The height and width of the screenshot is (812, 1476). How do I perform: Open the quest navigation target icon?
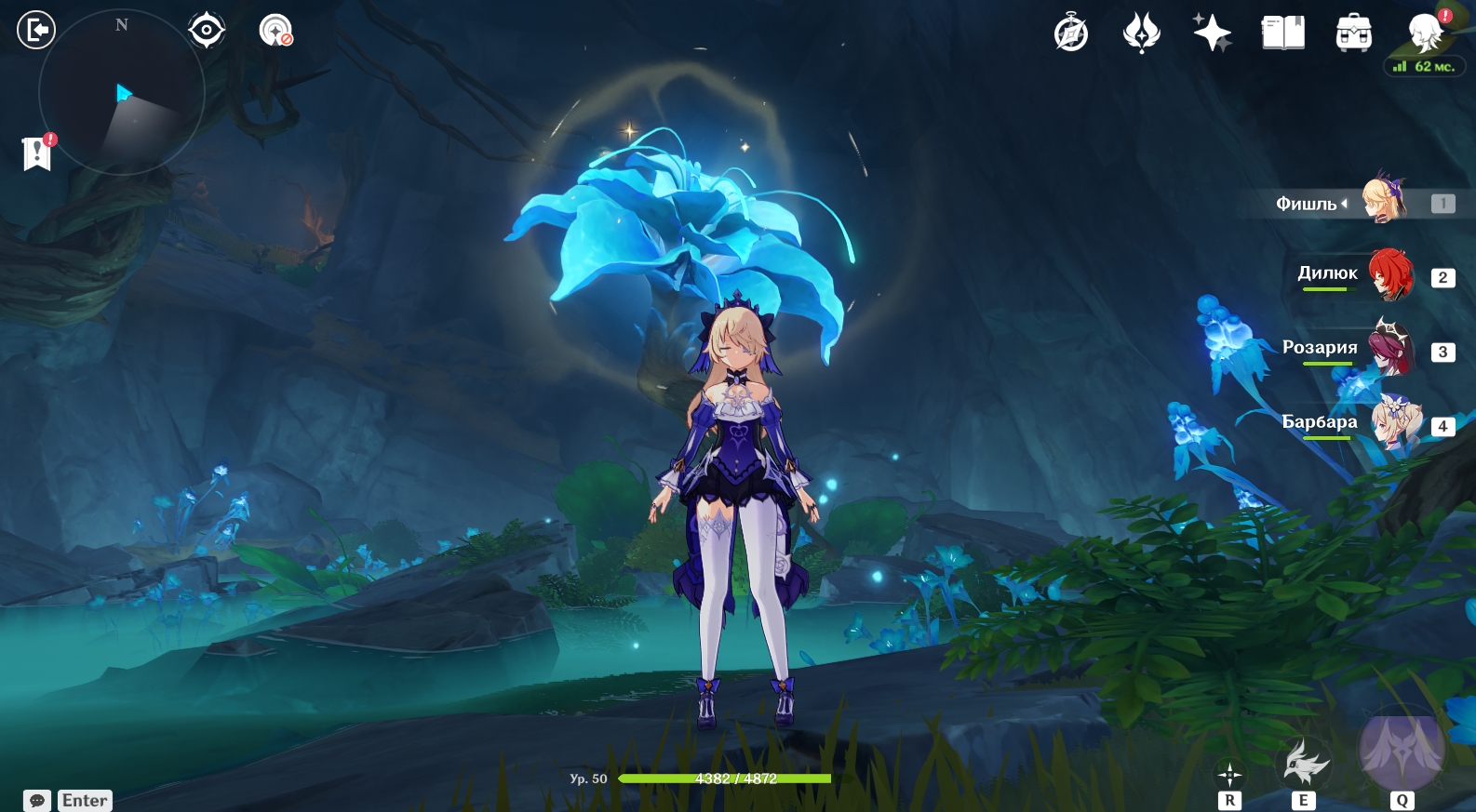tap(206, 31)
